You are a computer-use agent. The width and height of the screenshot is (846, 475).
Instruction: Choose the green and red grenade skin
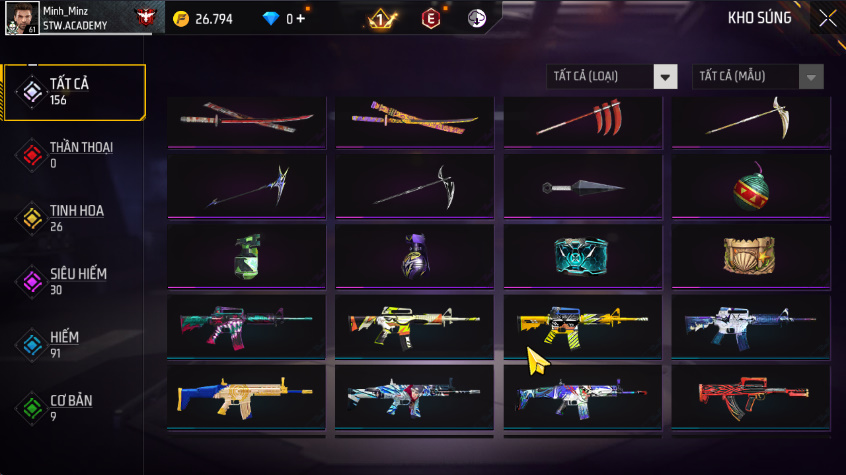point(750,187)
